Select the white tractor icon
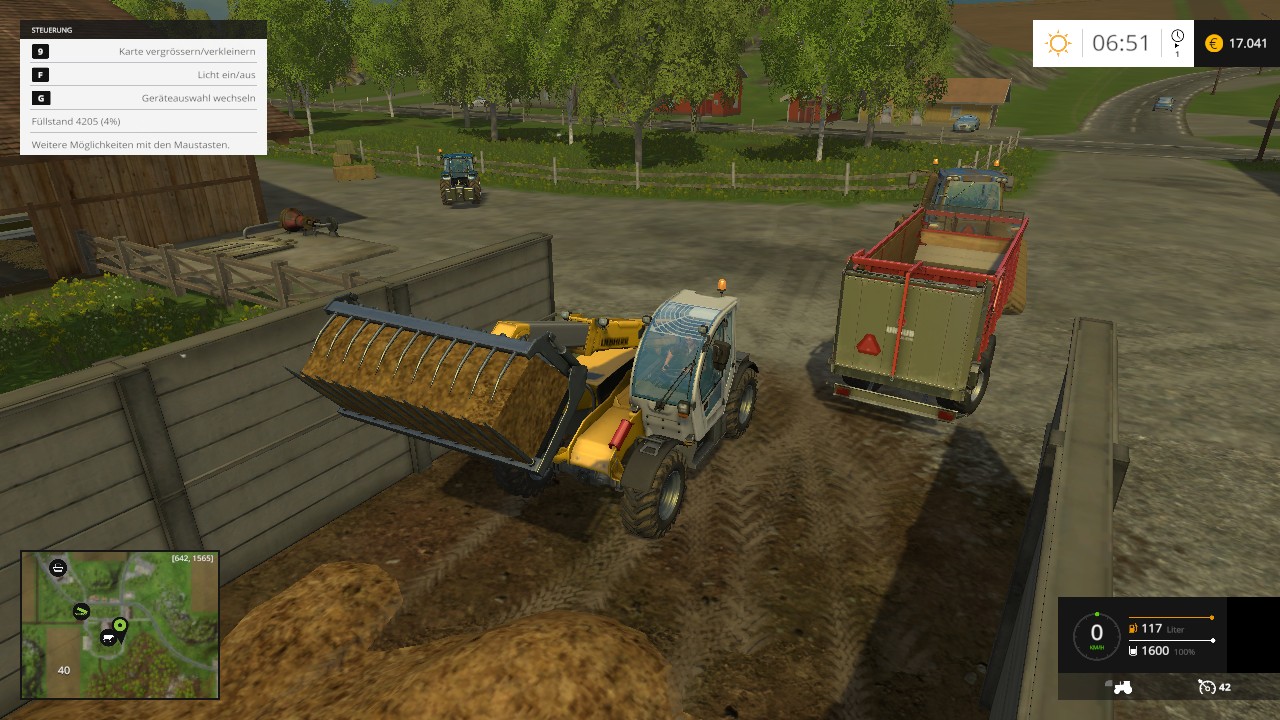This screenshot has width=1280, height=720. point(1121,687)
